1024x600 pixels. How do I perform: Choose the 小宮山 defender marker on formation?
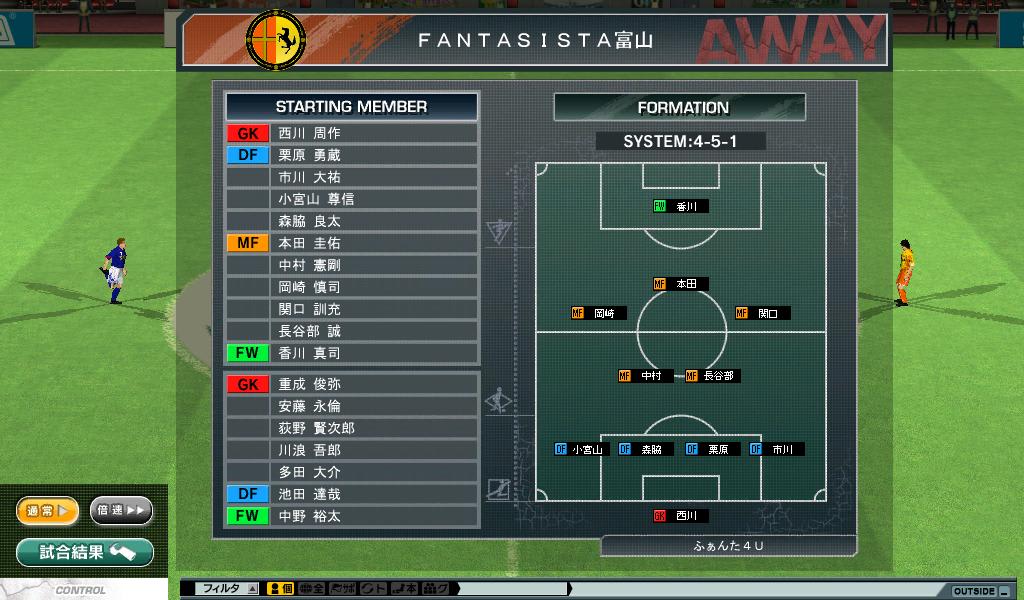click(582, 450)
